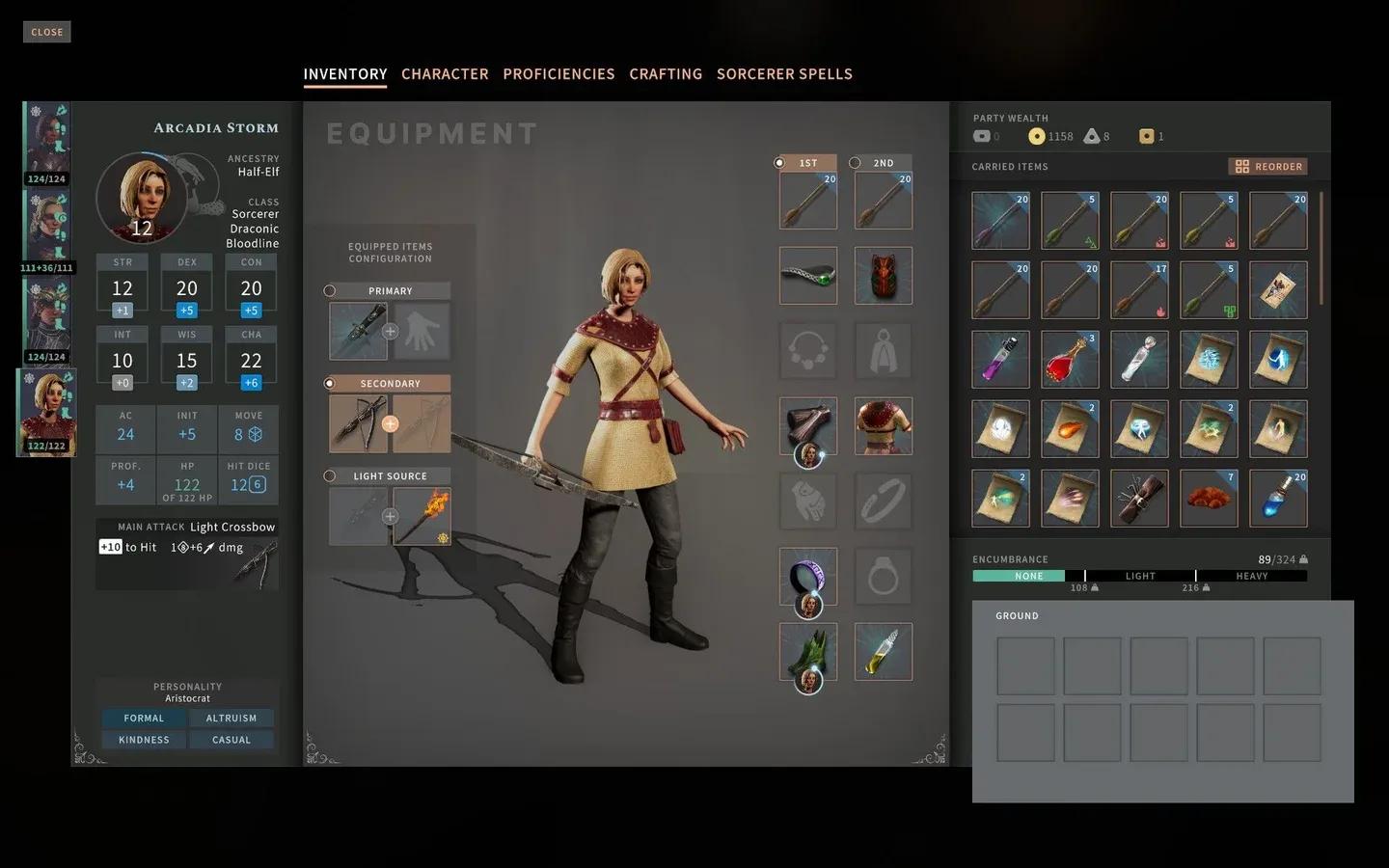This screenshot has height=868, width=1389.
Task: Click the purple ring equipped on Arcadia
Action: coord(808,574)
